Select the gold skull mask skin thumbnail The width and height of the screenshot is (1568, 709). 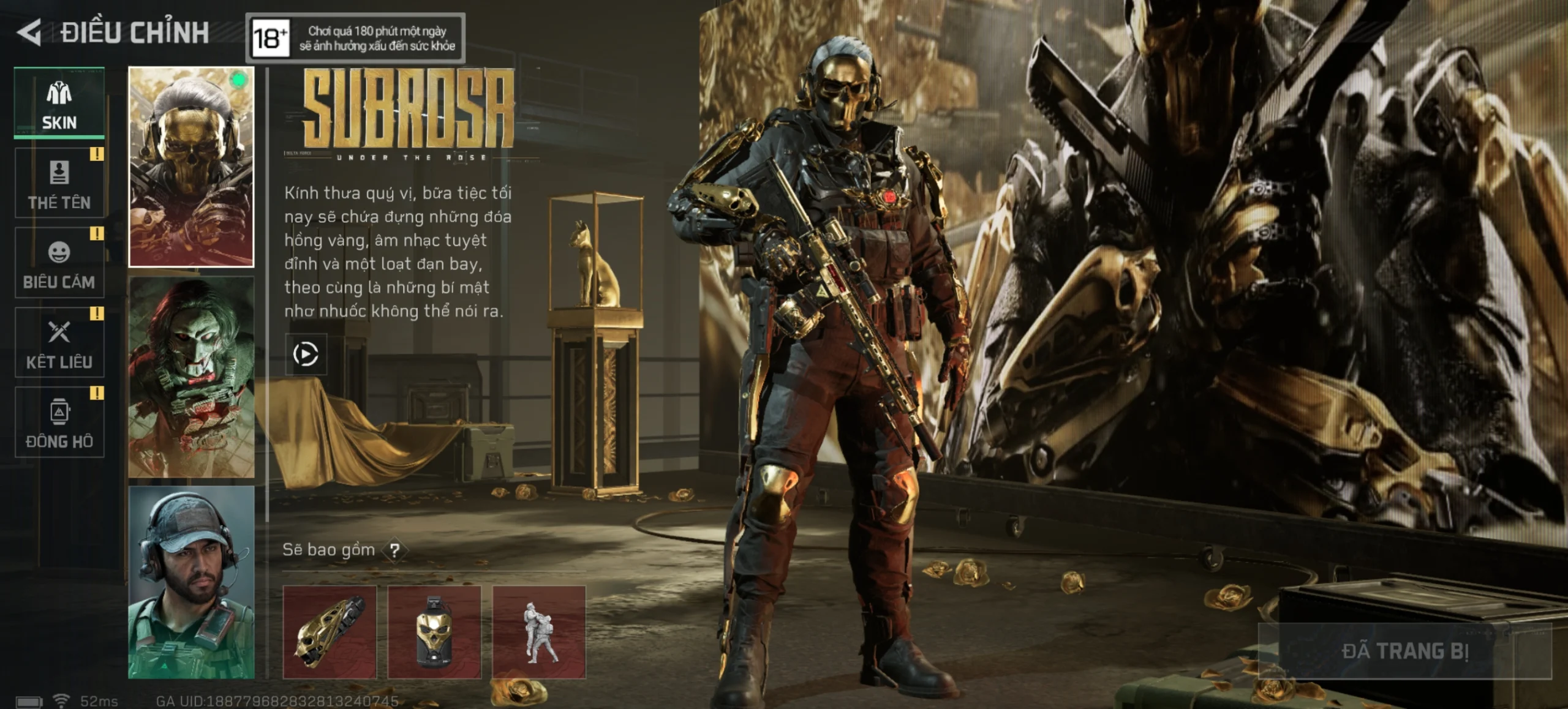191,167
